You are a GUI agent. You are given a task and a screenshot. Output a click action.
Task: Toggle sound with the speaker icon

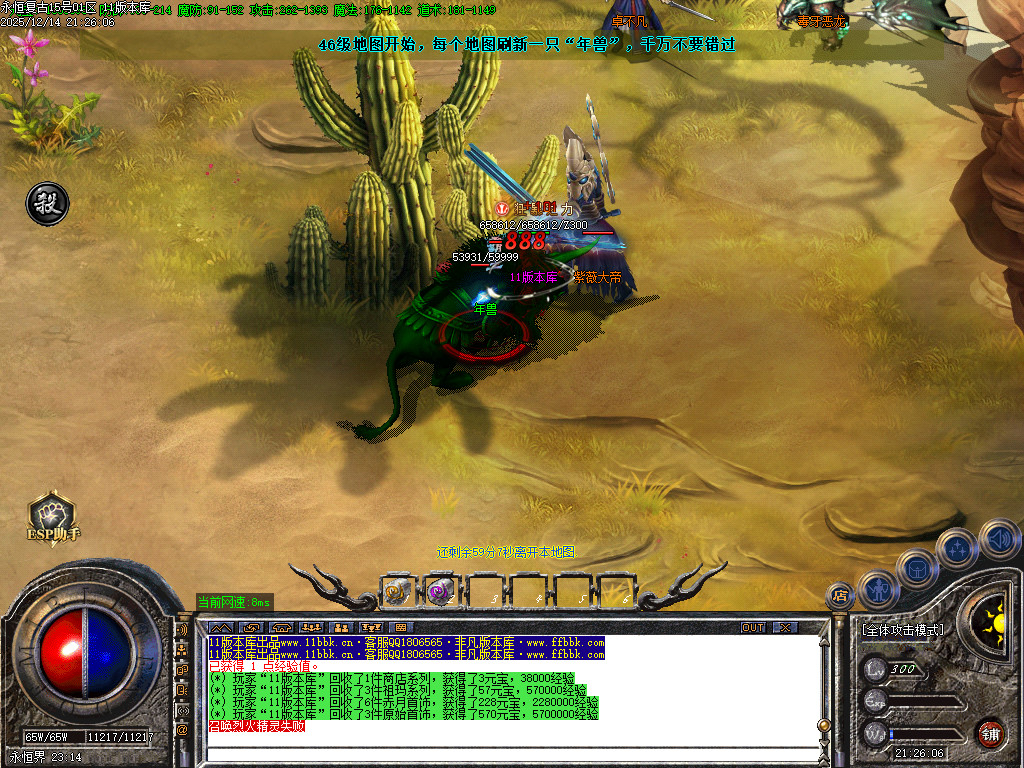[x=998, y=538]
